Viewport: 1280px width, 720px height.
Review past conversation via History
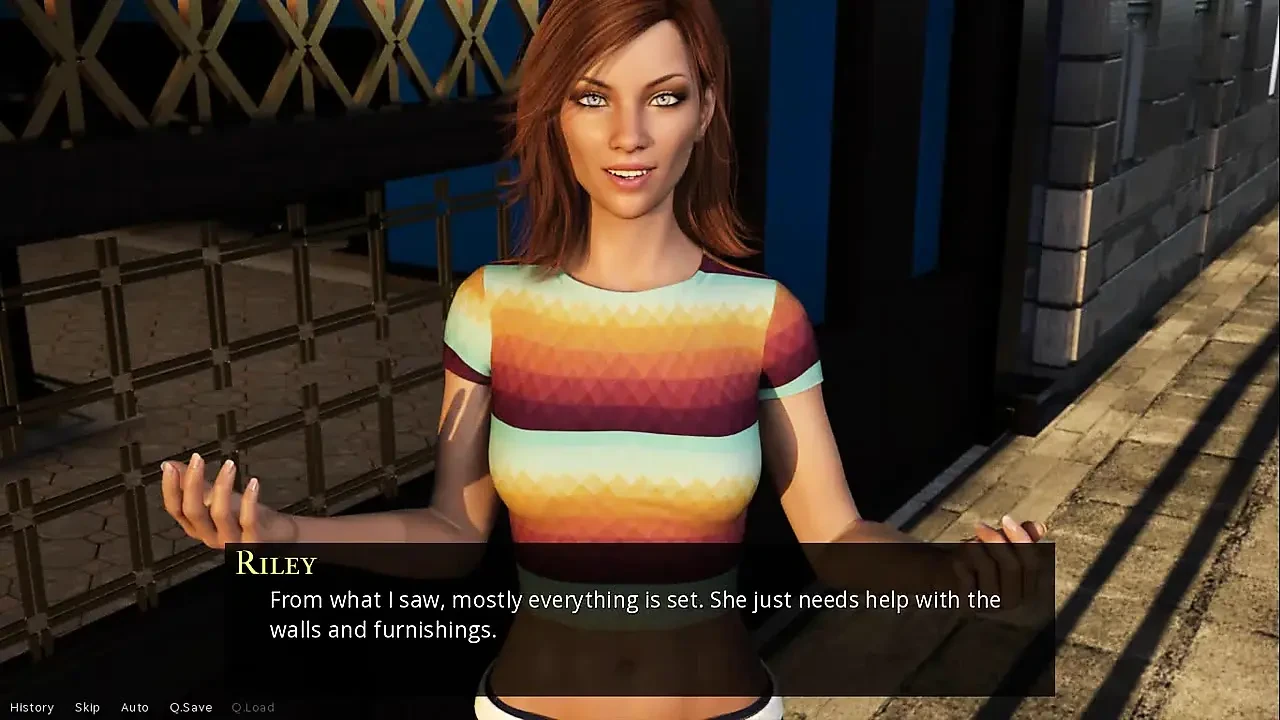pos(33,707)
